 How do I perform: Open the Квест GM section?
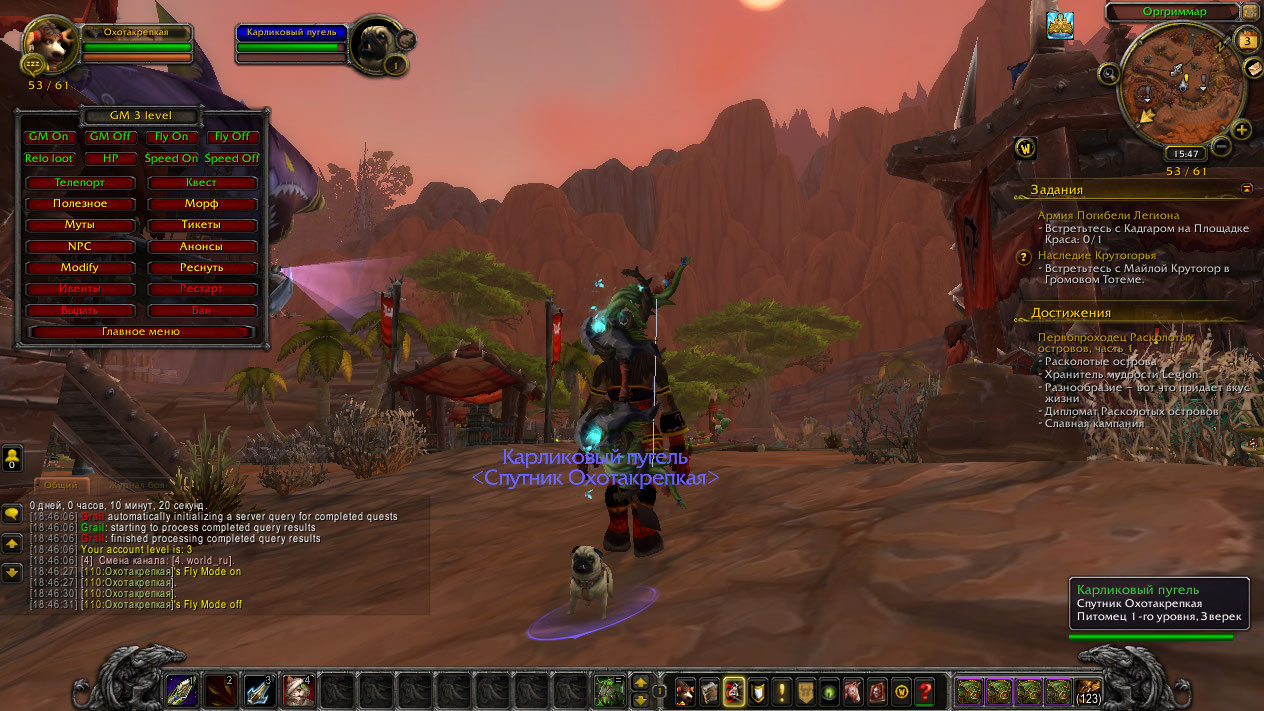[x=201, y=183]
